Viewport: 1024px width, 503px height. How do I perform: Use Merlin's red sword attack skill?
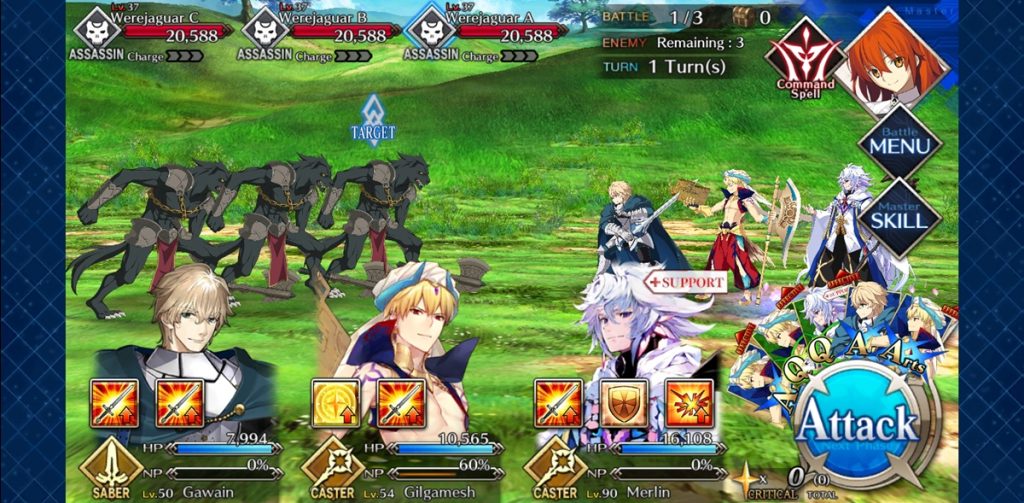[x=558, y=404]
